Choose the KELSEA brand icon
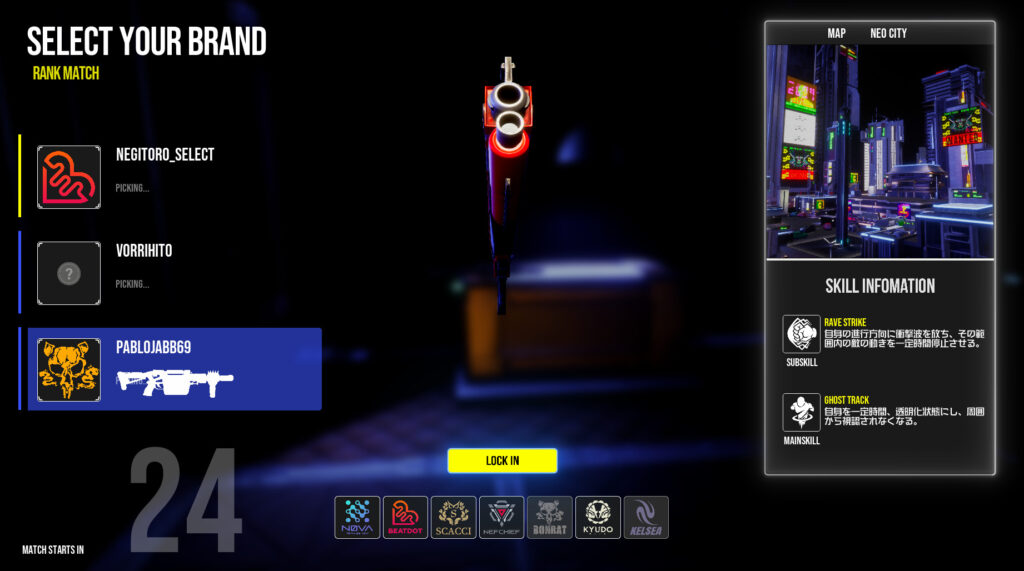Viewport: 1024px width, 571px height. 646,517
